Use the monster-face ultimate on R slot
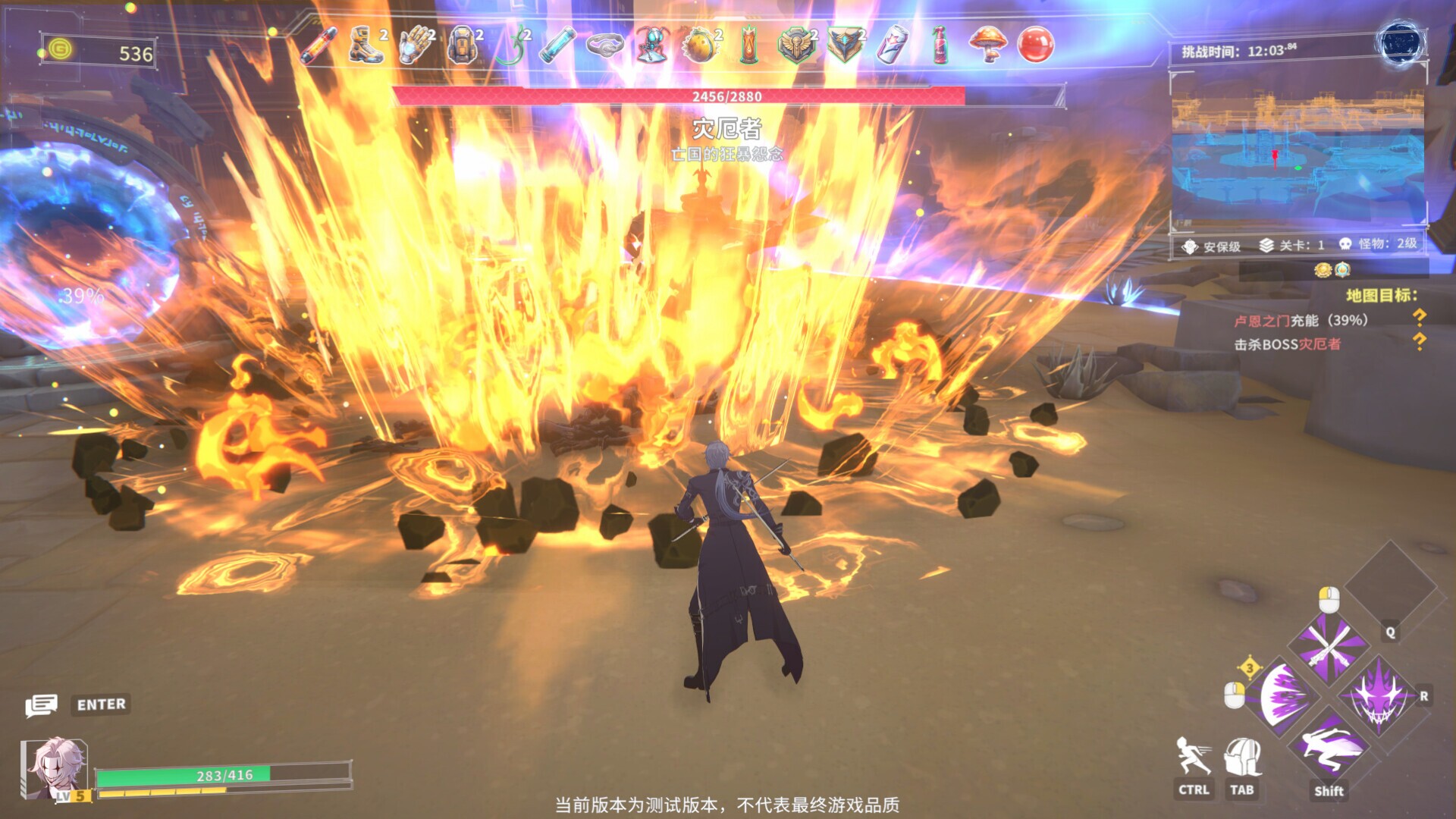The width and height of the screenshot is (1456, 819). [x=1379, y=697]
